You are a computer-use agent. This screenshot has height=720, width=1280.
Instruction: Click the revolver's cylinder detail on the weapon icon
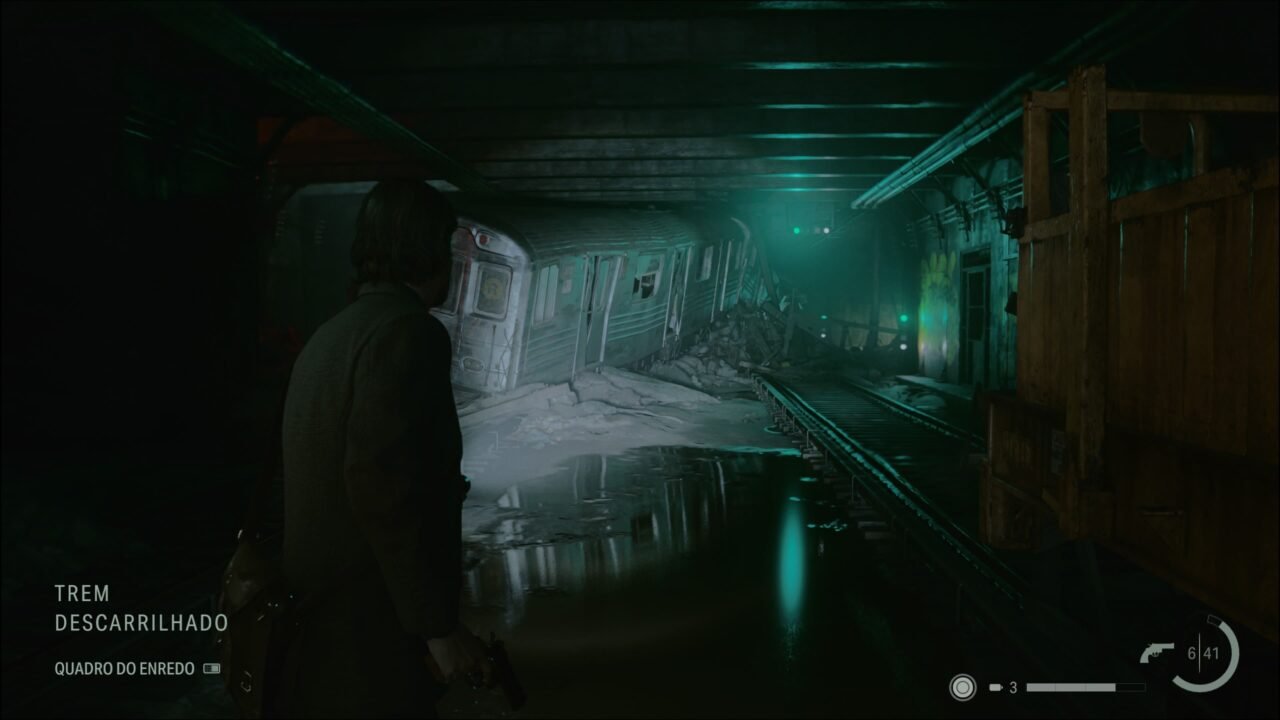tap(1155, 653)
